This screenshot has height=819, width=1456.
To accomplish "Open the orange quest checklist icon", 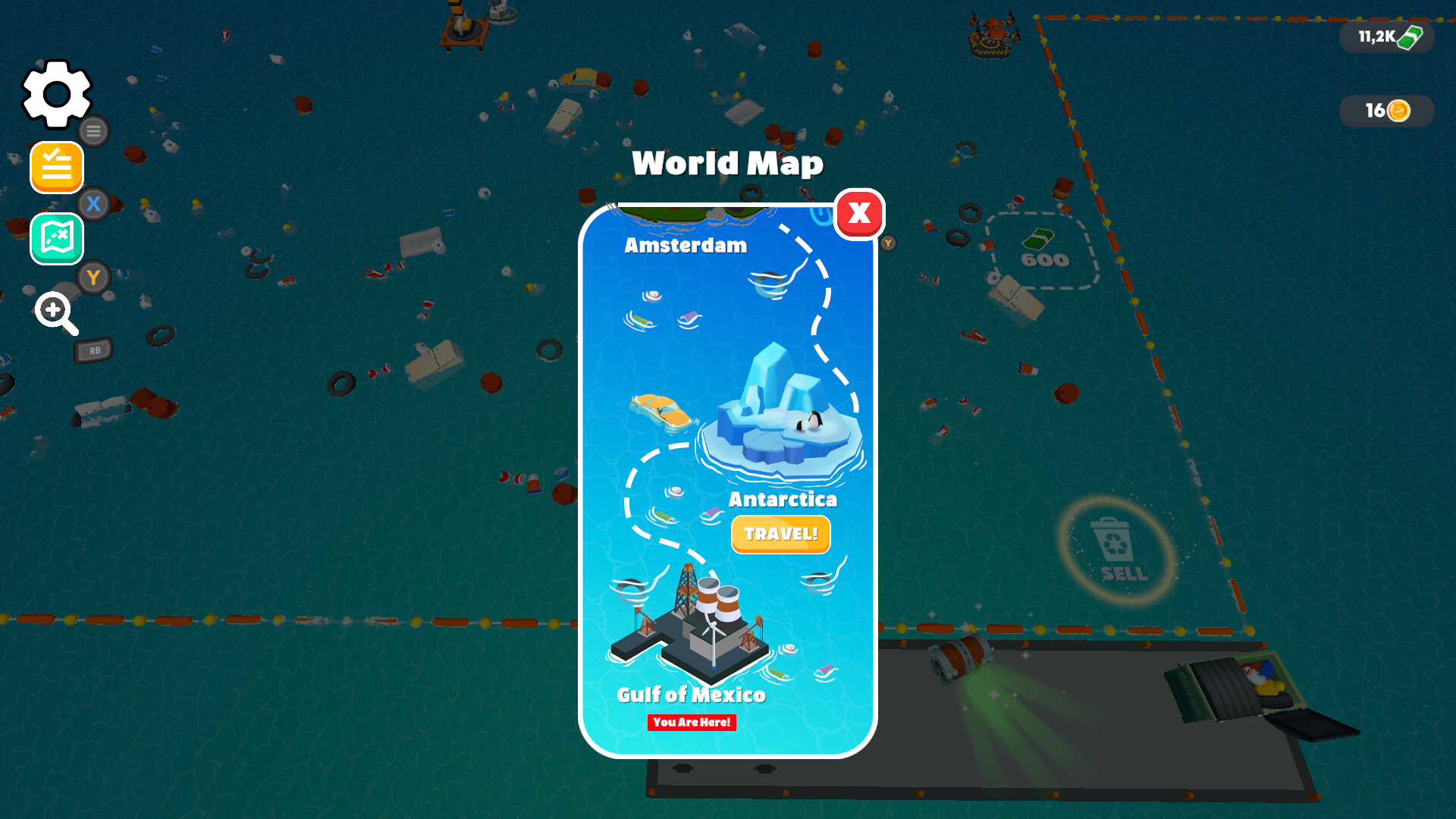I will (x=56, y=167).
